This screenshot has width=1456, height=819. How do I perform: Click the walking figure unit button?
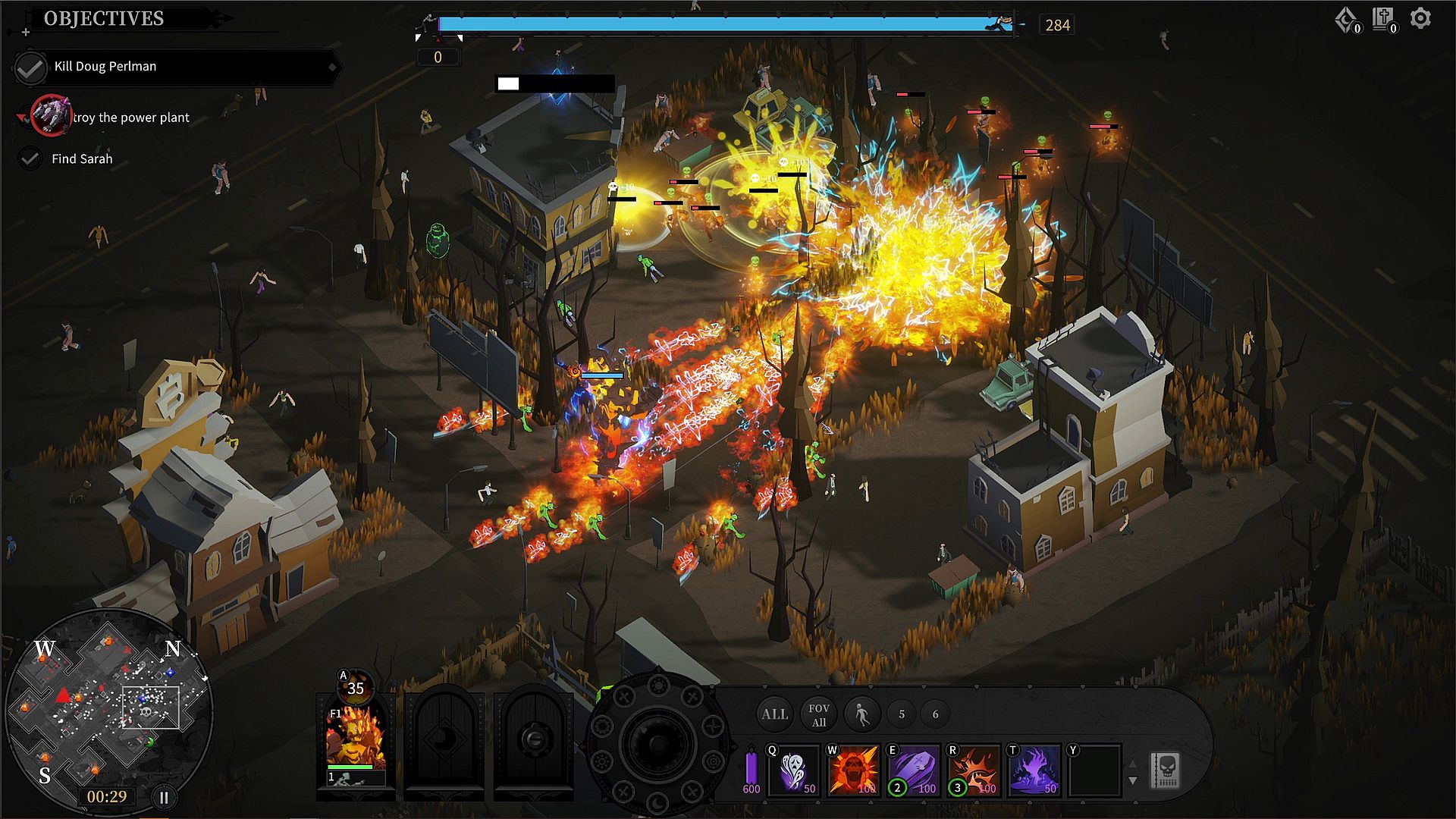[861, 714]
